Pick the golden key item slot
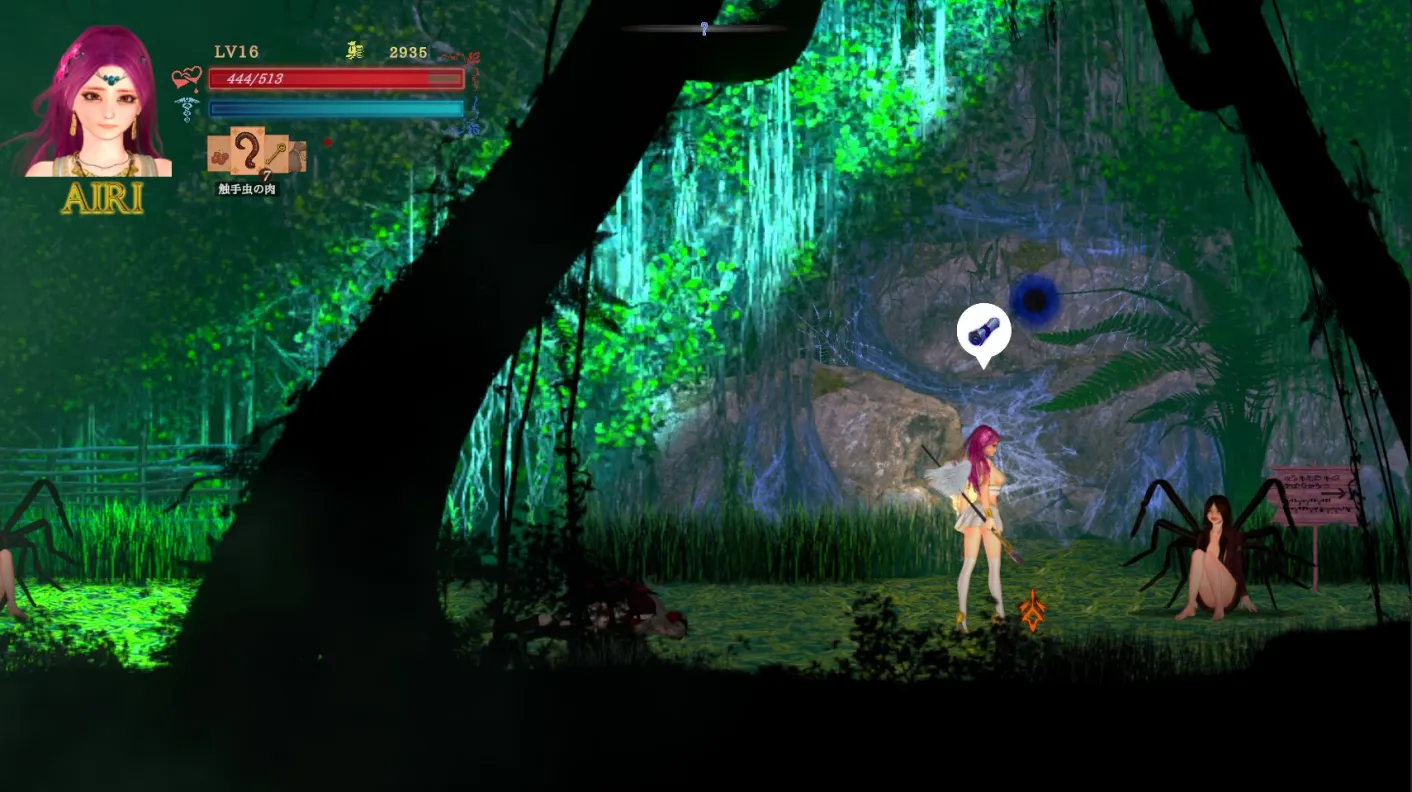 pos(275,154)
